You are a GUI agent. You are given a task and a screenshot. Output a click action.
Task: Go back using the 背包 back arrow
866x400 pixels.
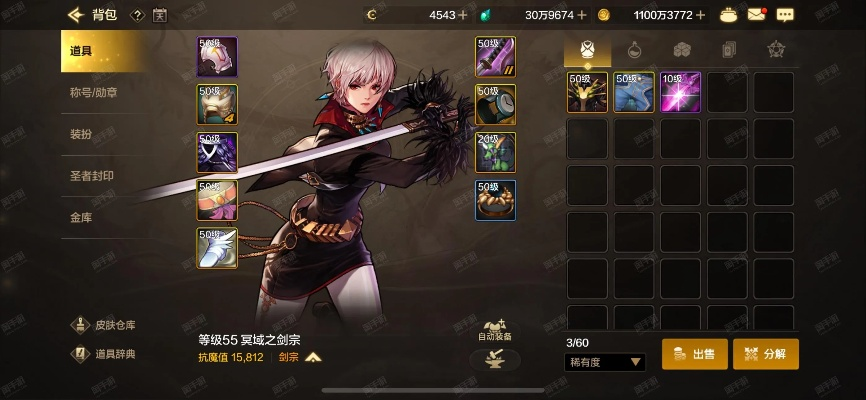click(74, 15)
